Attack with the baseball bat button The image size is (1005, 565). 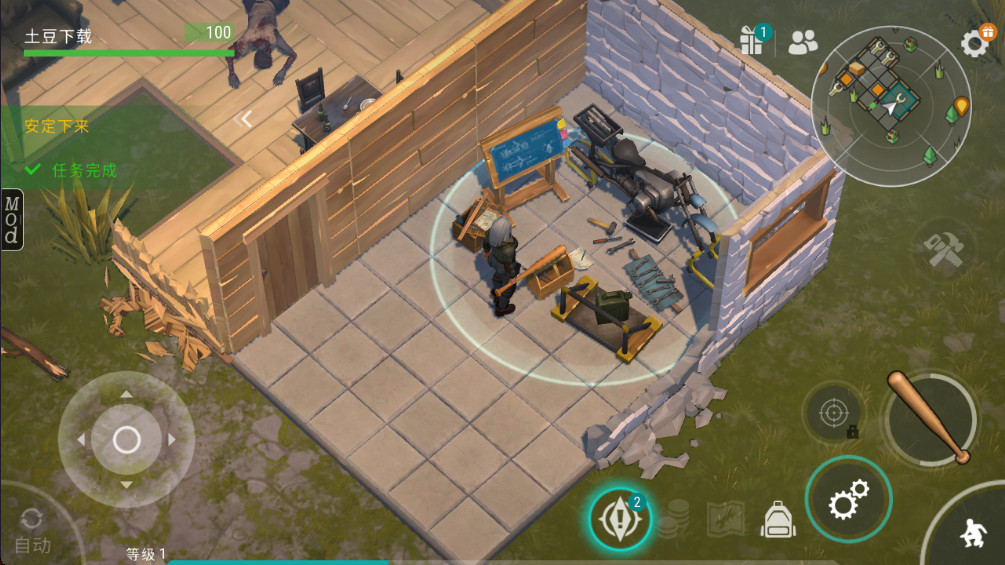point(929,418)
